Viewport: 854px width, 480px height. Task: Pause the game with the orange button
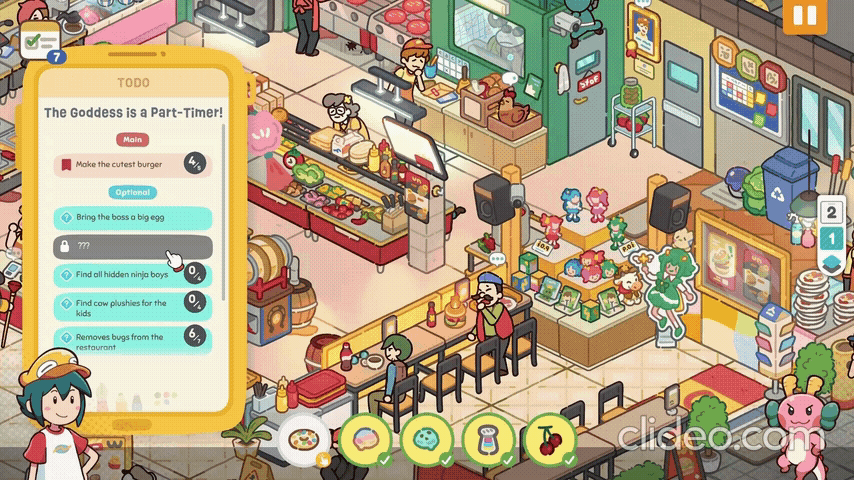tap(804, 16)
